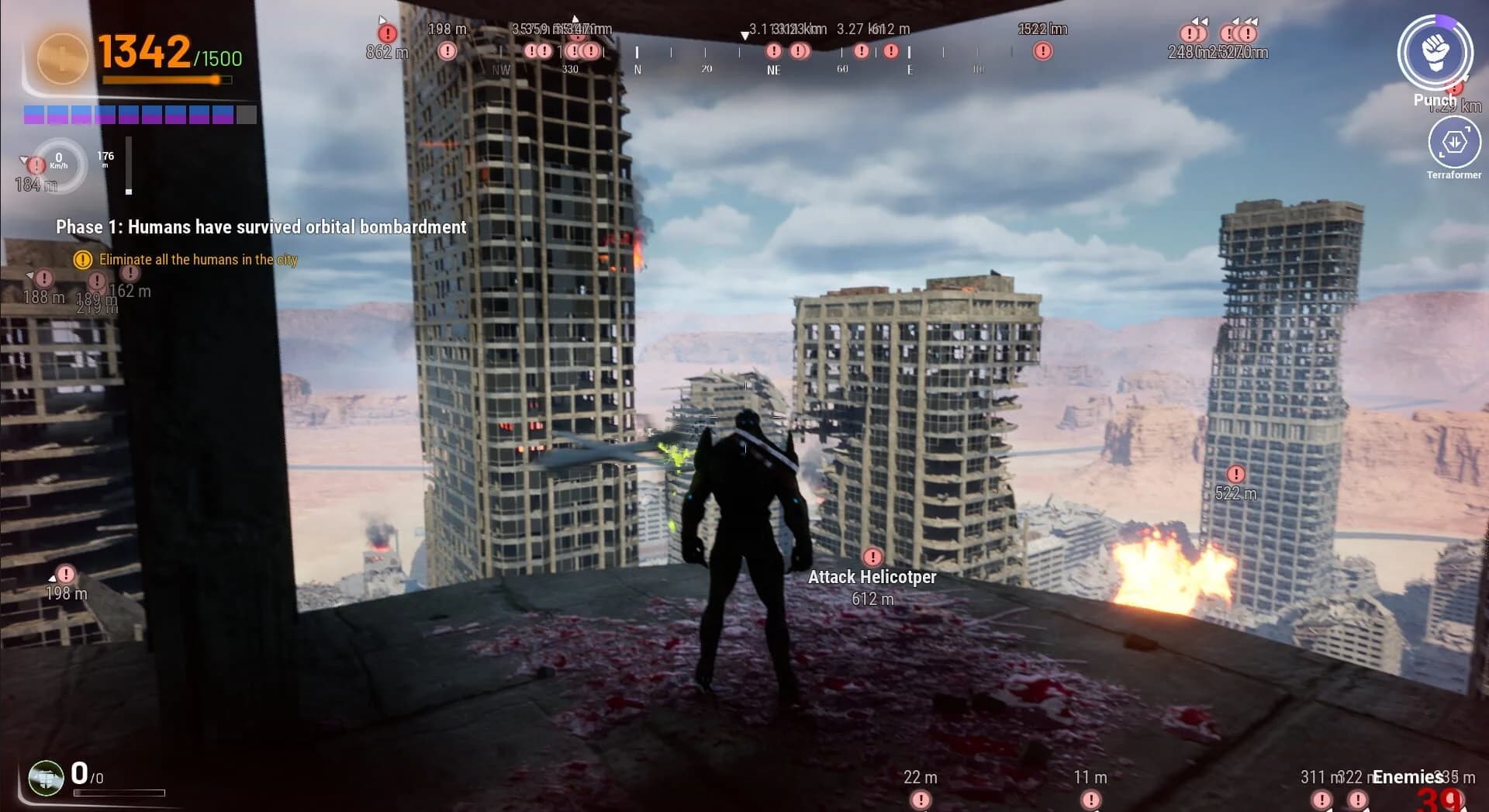Open the Phase 1 orbital bombardment banner

click(261, 227)
